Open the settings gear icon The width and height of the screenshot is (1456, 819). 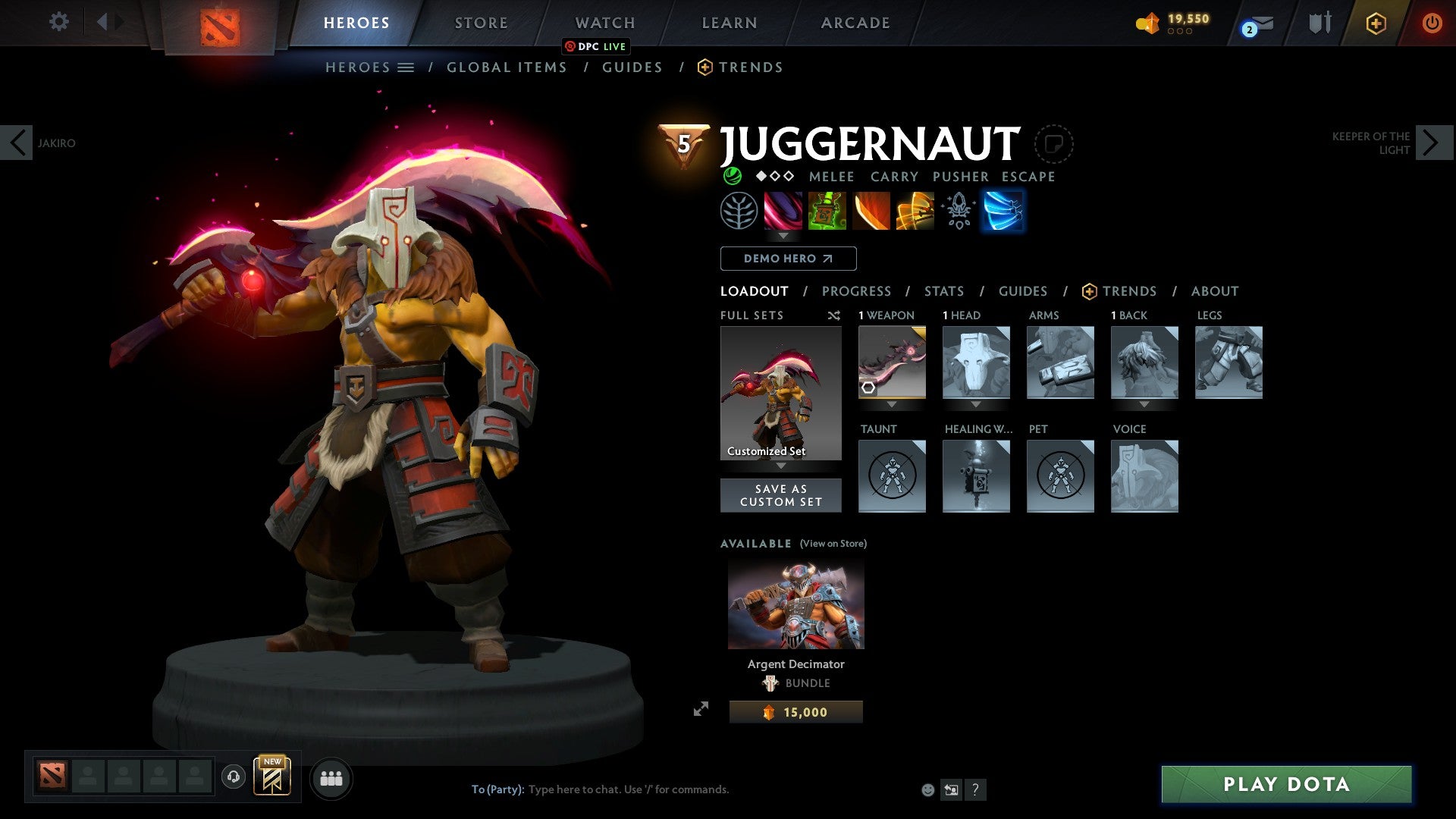[x=59, y=22]
